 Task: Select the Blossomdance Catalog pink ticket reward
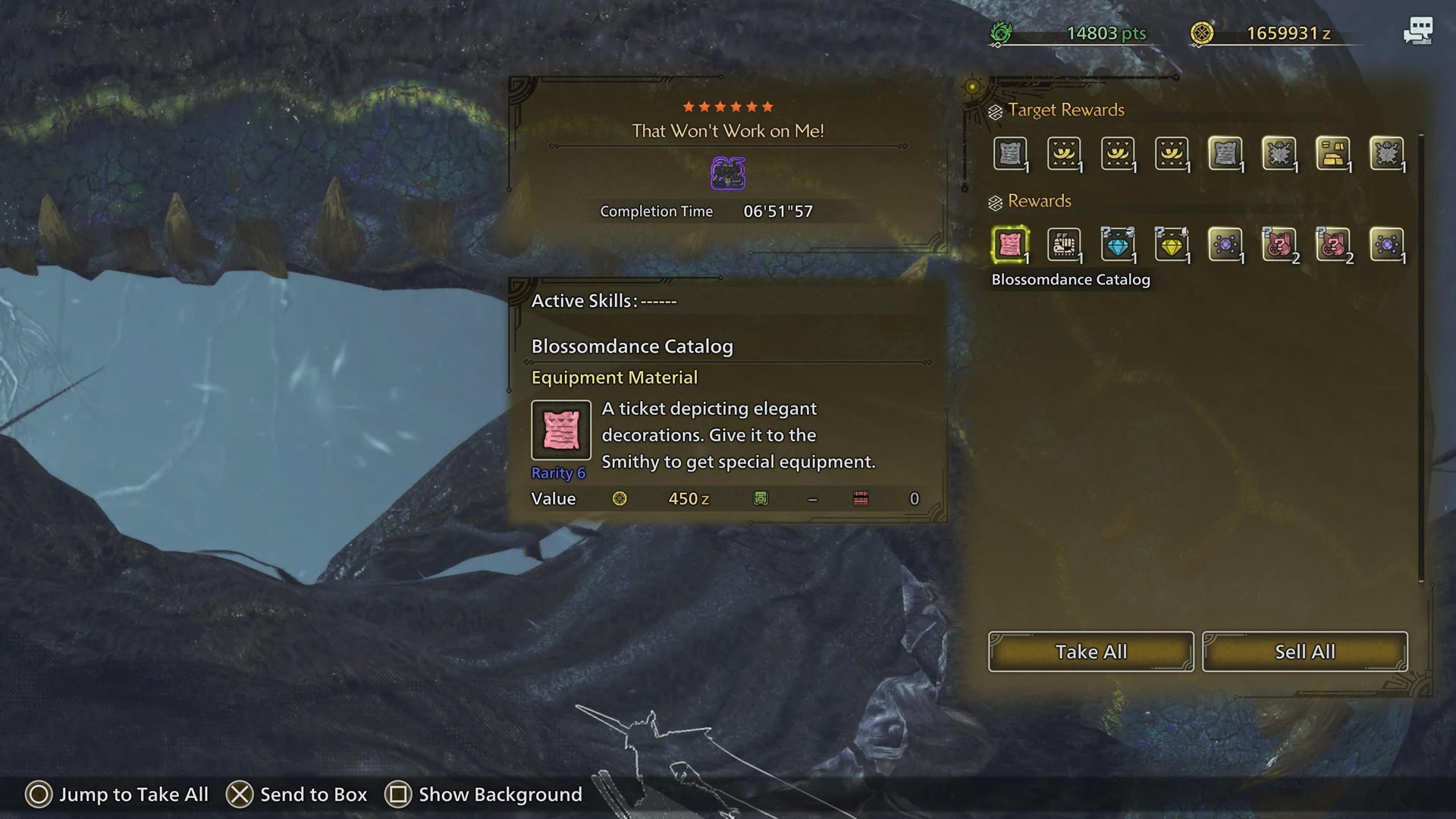1010,244
